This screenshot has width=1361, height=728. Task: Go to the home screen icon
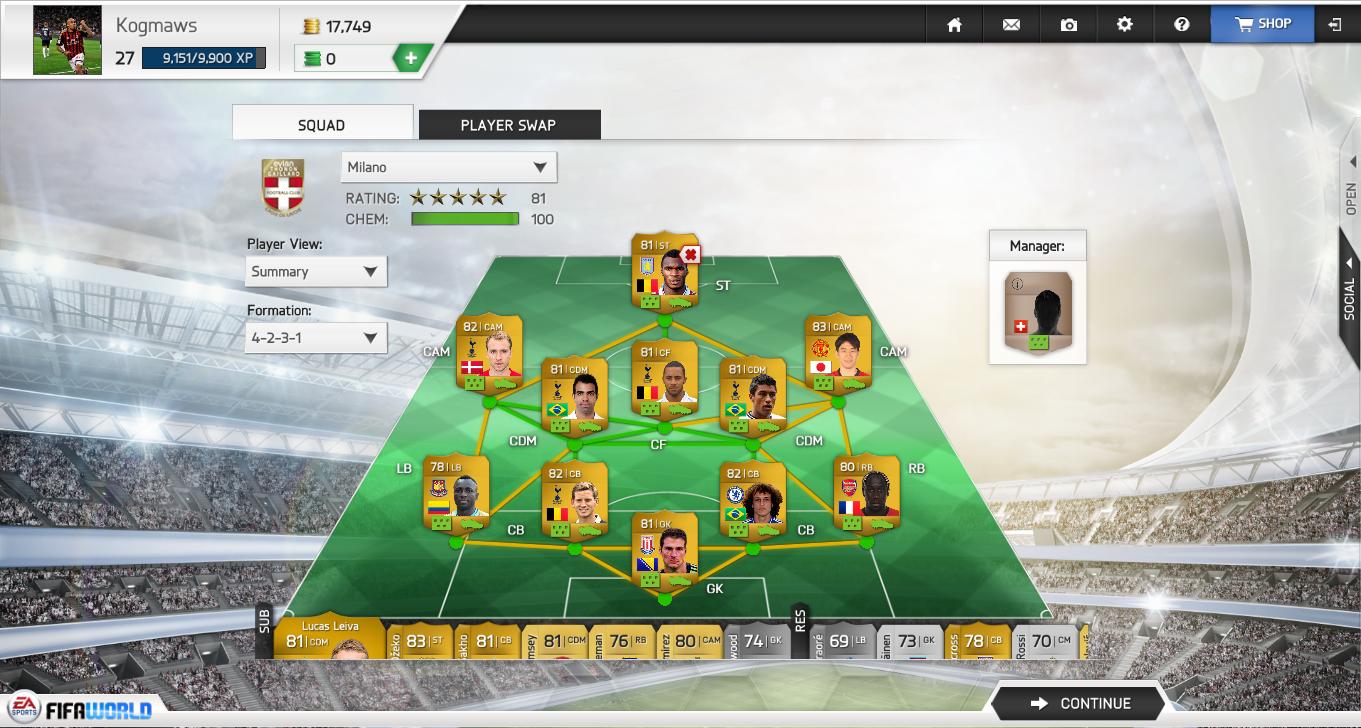coord(954,25)
